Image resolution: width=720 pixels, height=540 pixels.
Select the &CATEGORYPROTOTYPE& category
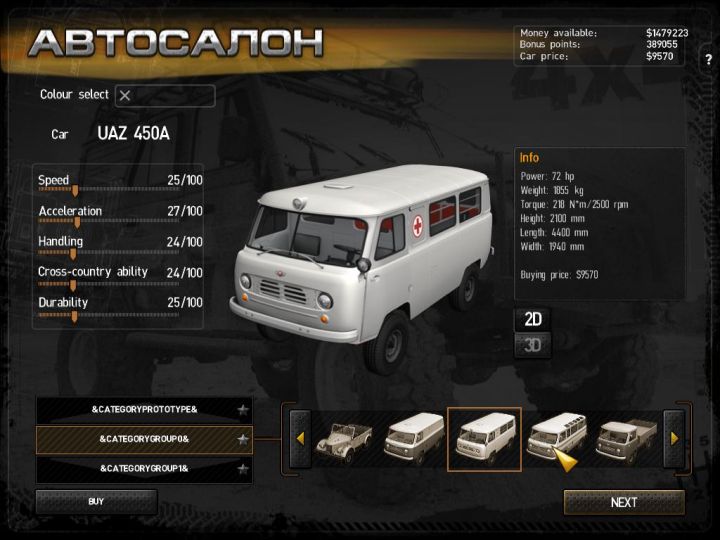(x=144, y=410)
